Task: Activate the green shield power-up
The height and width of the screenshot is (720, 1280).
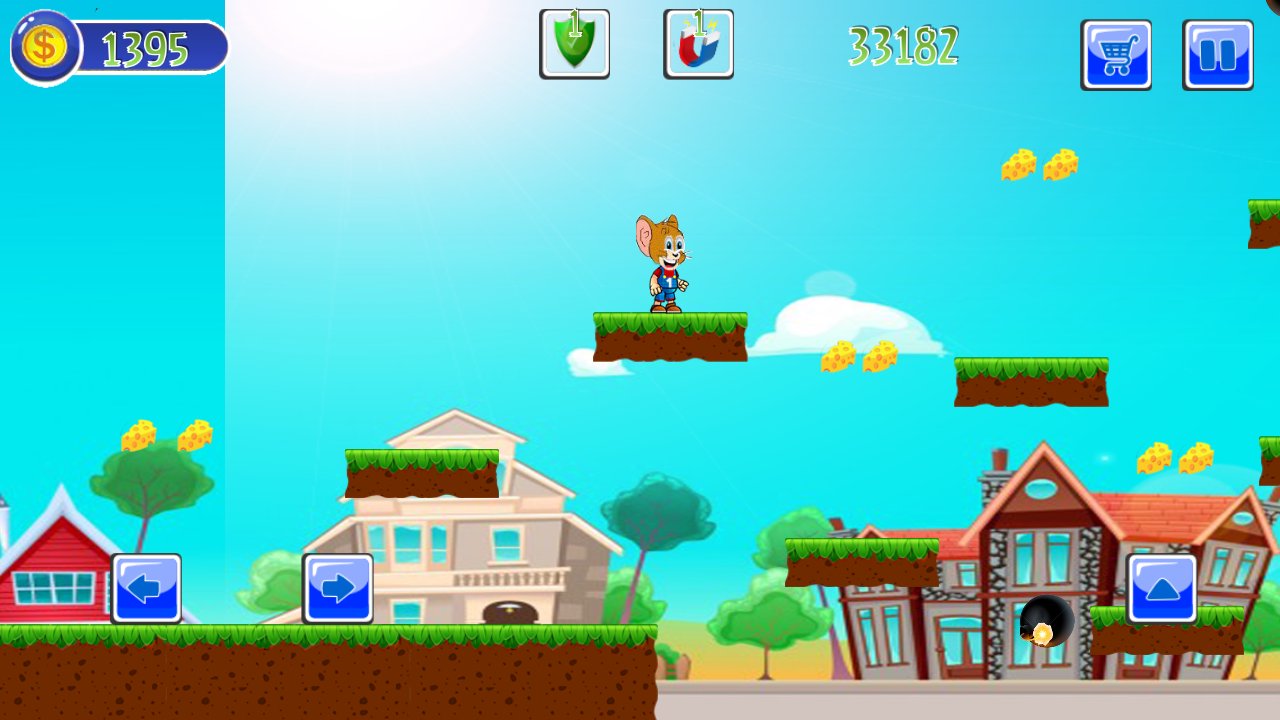Action: tap(575, 44)
